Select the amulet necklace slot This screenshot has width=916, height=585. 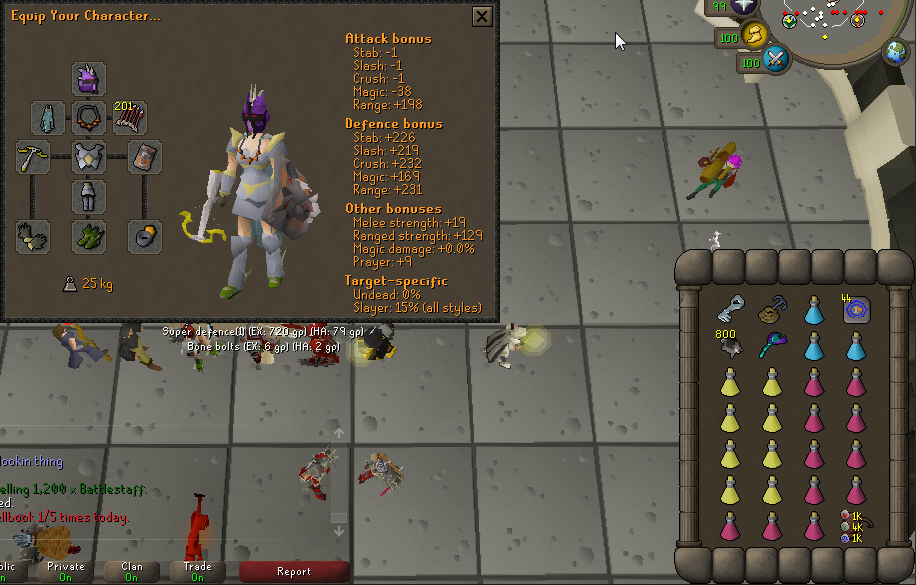[89, 118]
